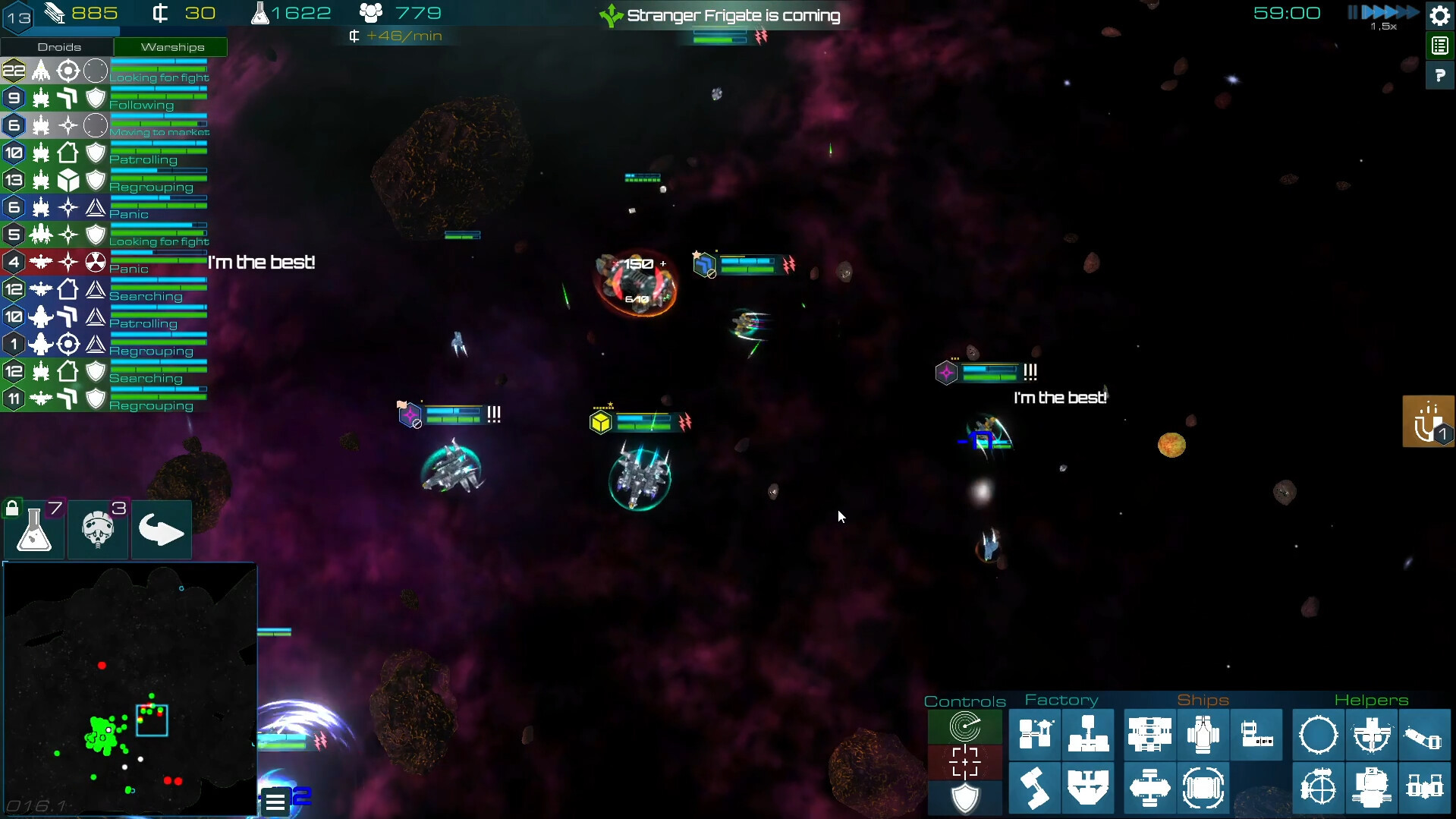Open the Warships tab
The image size is (1456, 819).
[171, 47]
